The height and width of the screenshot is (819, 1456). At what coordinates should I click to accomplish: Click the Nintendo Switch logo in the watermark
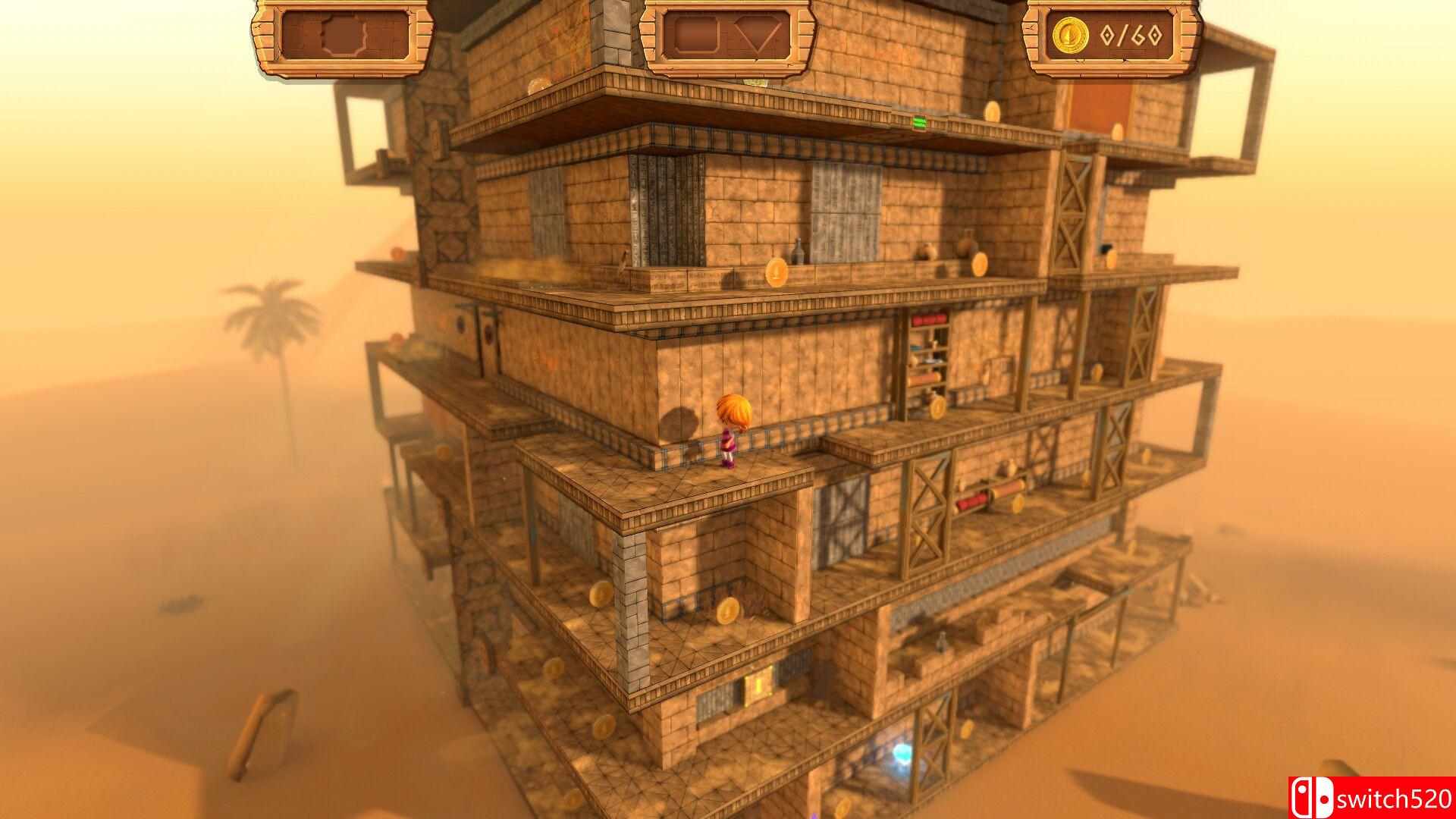(x=1313, y=798)
